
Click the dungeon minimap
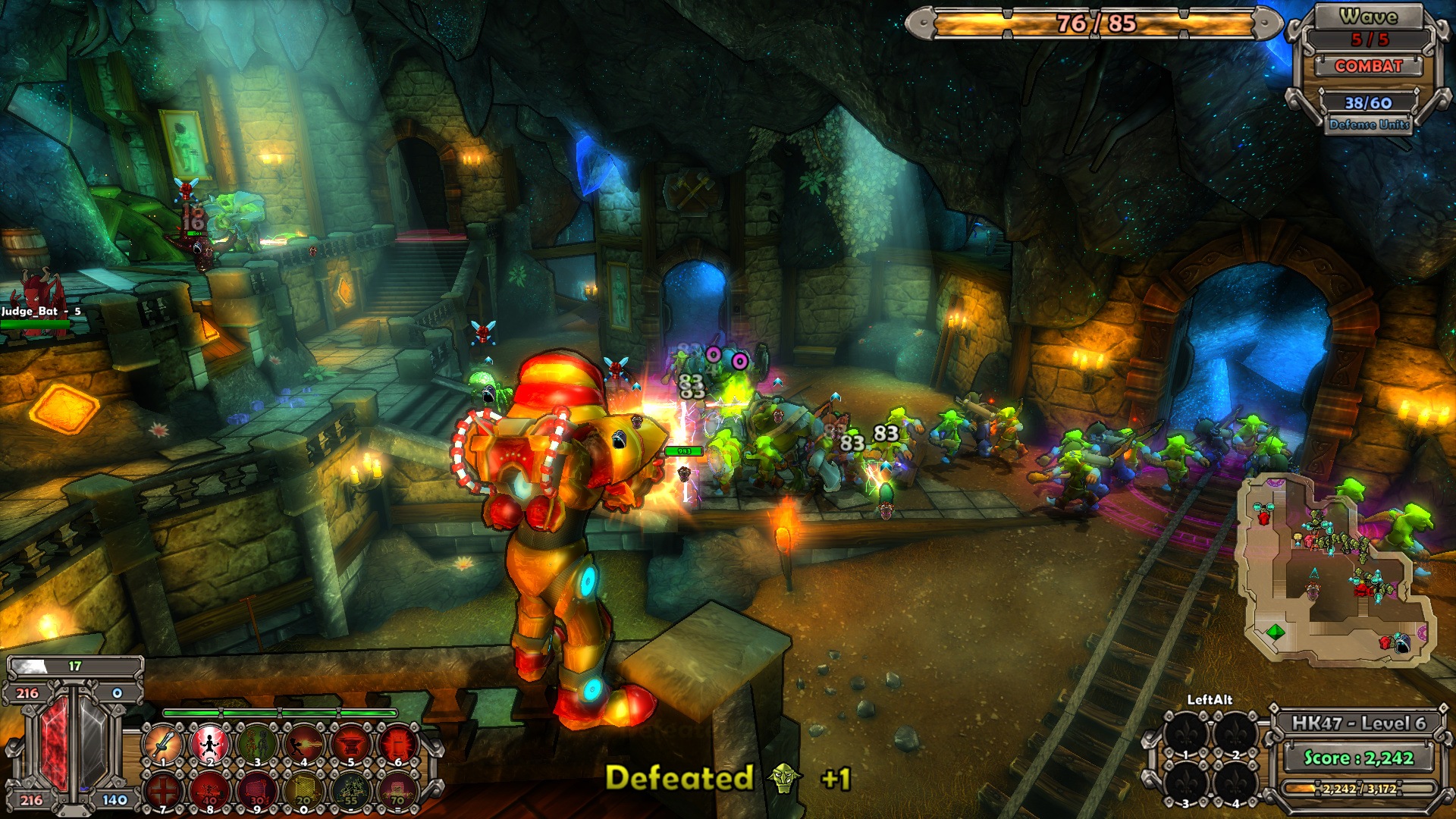(x=1336, y=570)
